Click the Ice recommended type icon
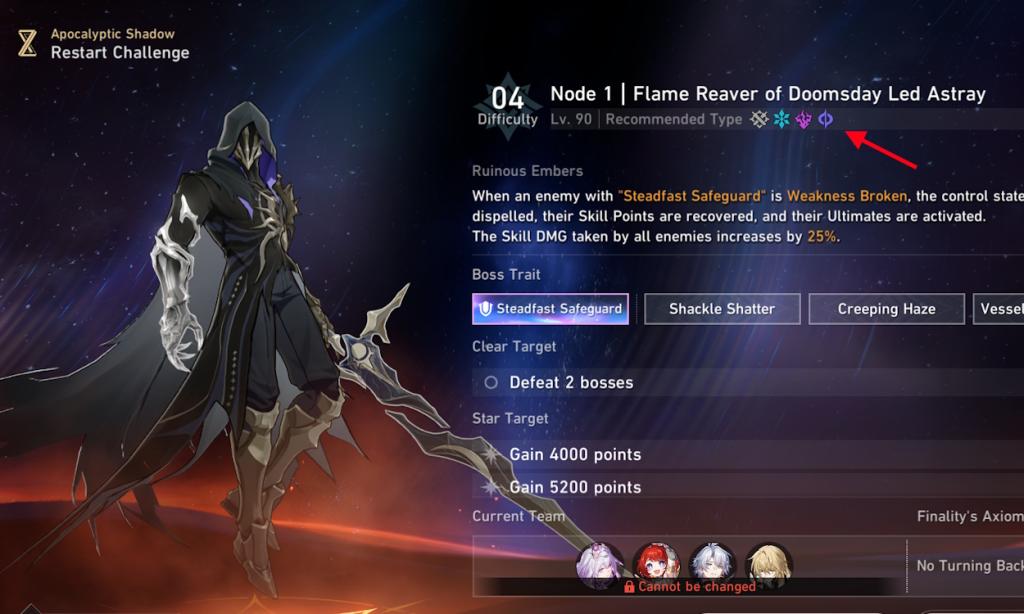1024x614 pixels. 782,119
